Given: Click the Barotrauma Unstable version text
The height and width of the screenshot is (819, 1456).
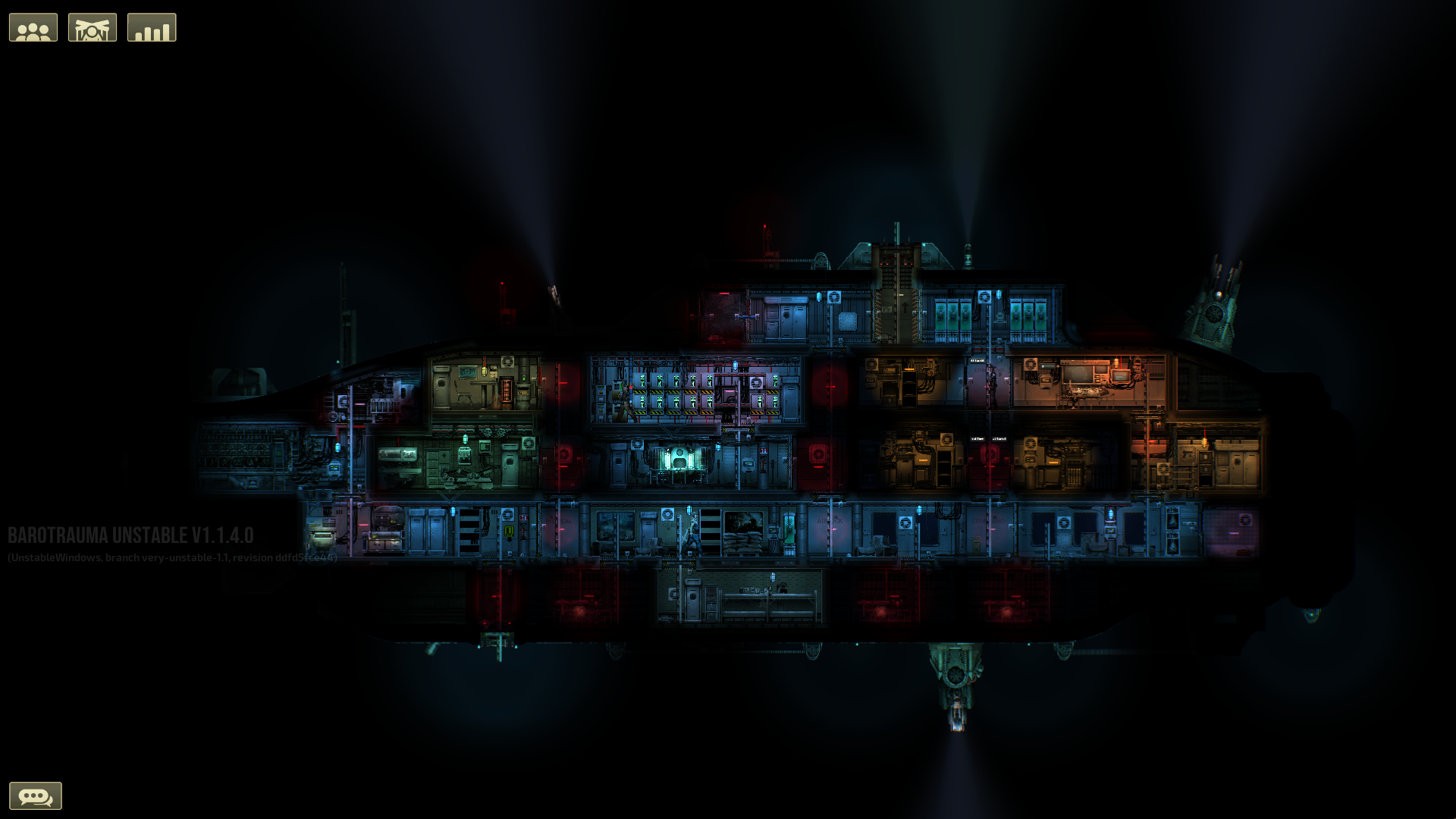Looking at the screenshot, I should [129, 535].
